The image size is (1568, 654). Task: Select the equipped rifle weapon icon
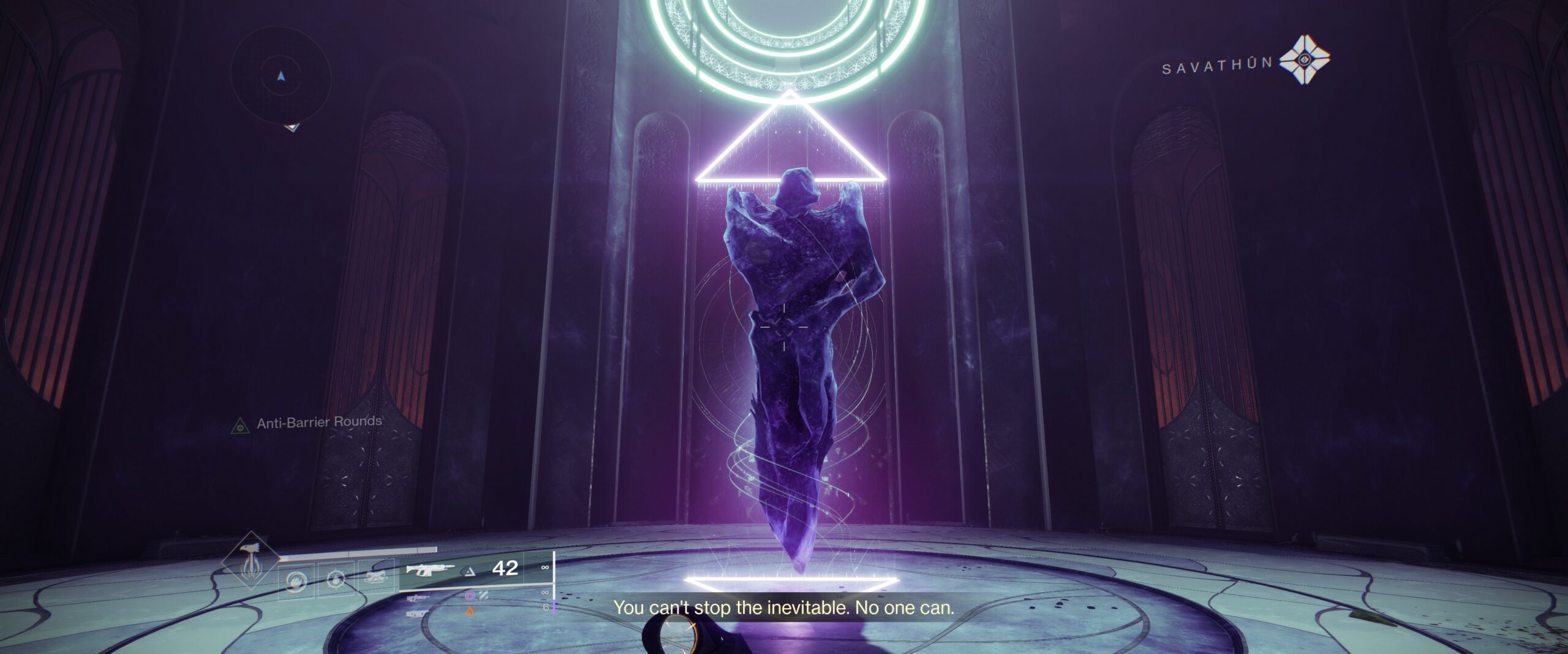click(428, 569)
